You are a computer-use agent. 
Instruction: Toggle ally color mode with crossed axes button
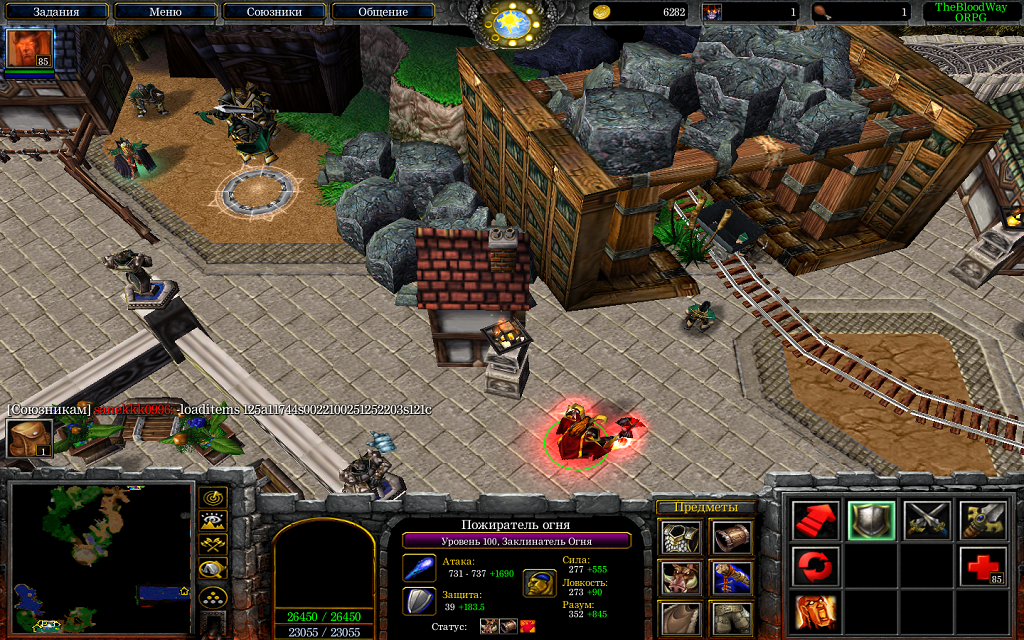coord(214,544)
